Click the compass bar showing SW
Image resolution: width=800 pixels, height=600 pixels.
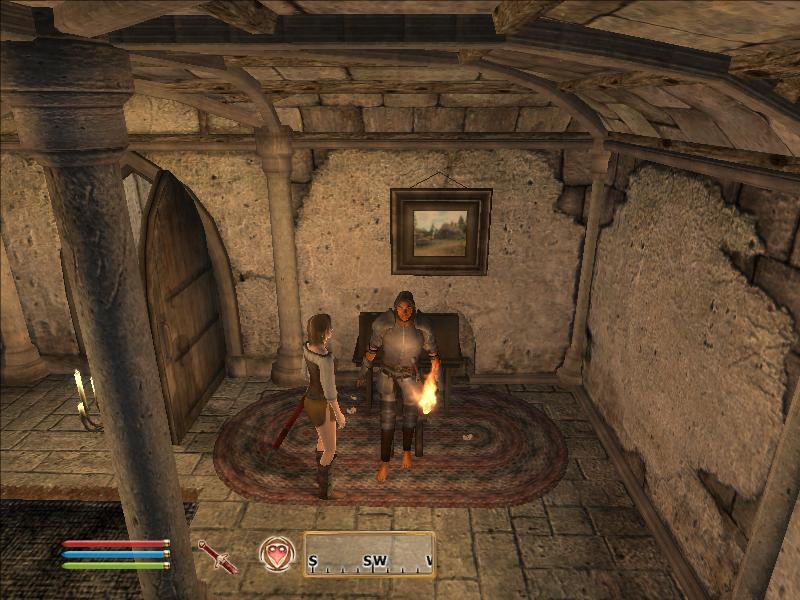(x=369, y=555)
